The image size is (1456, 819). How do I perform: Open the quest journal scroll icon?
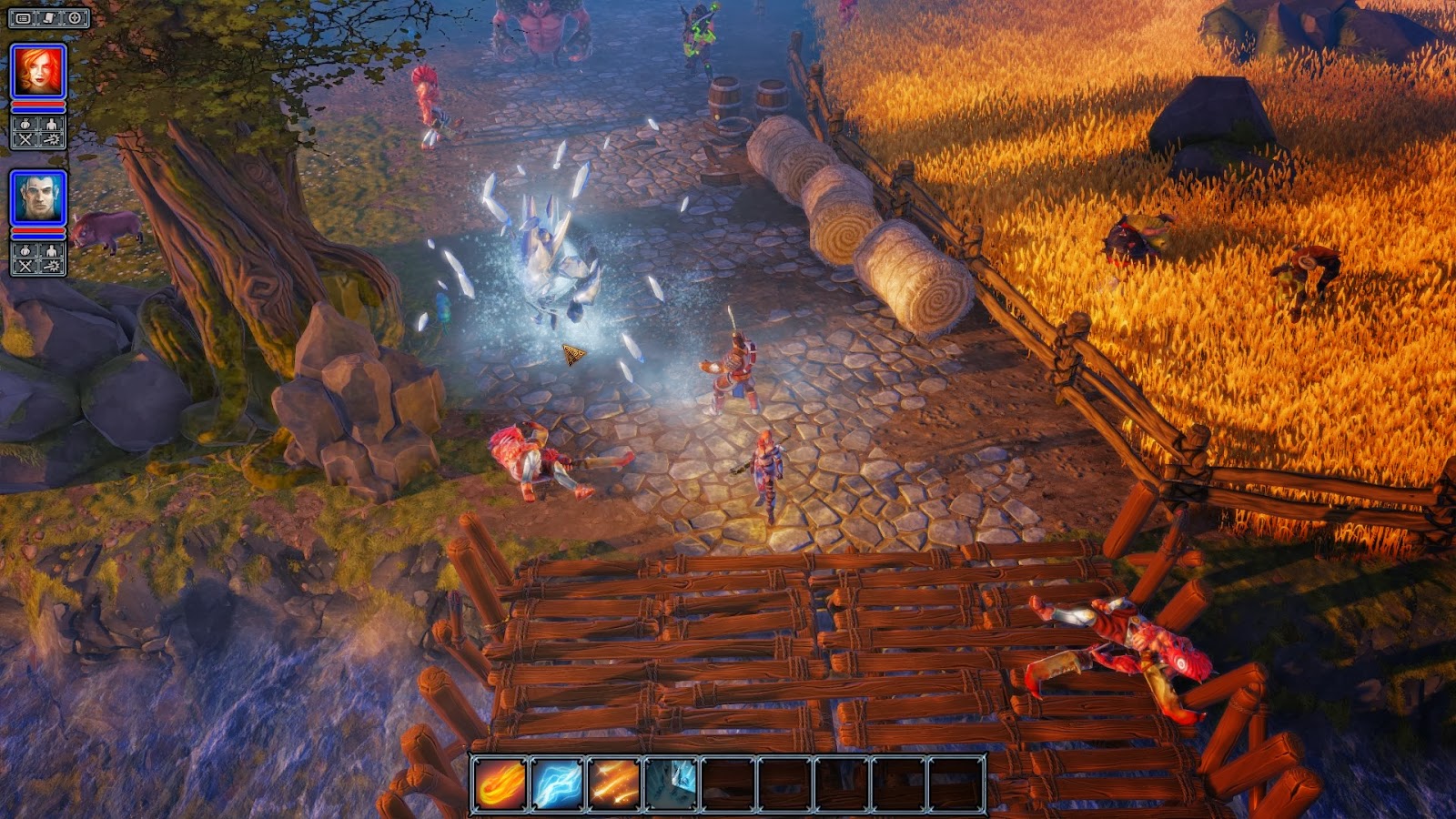pos(48,18)
